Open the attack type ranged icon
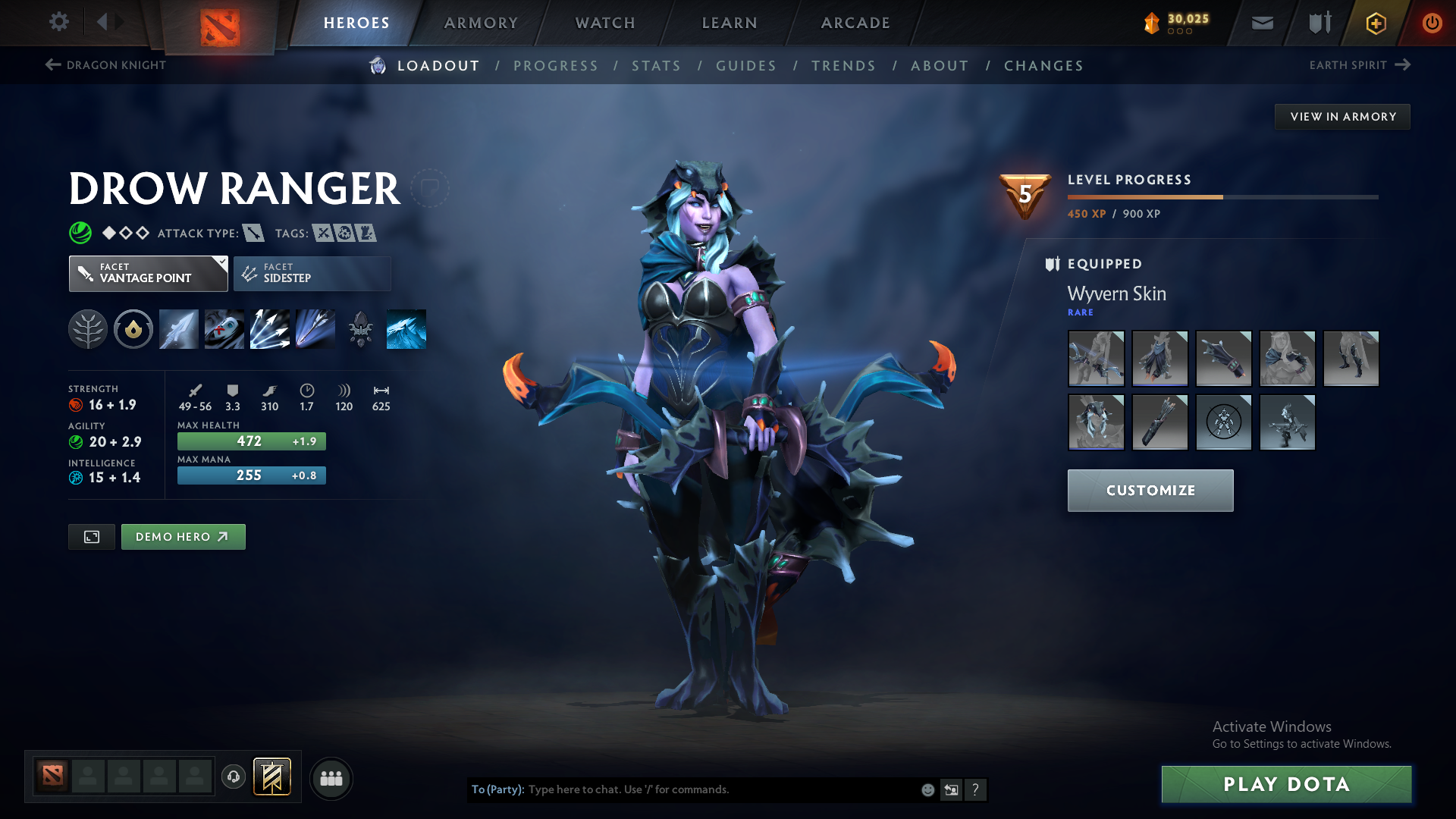Image resolution: width=1456 pixels, height=819 pixels. 254,233
